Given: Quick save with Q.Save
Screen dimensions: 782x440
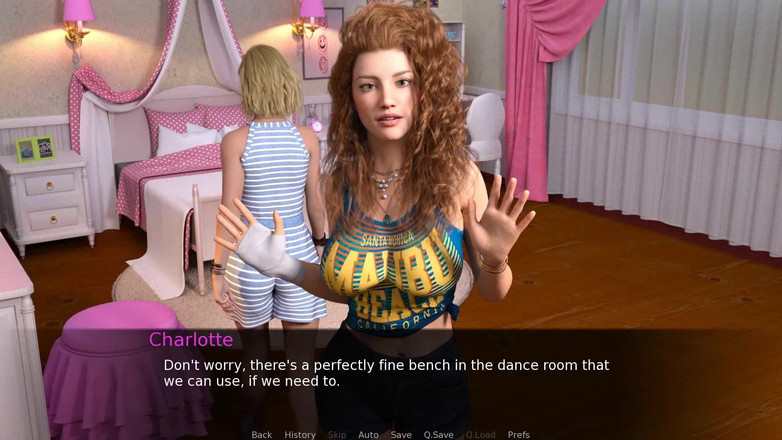Looking at the screenshot, I should tap(438, 435).
